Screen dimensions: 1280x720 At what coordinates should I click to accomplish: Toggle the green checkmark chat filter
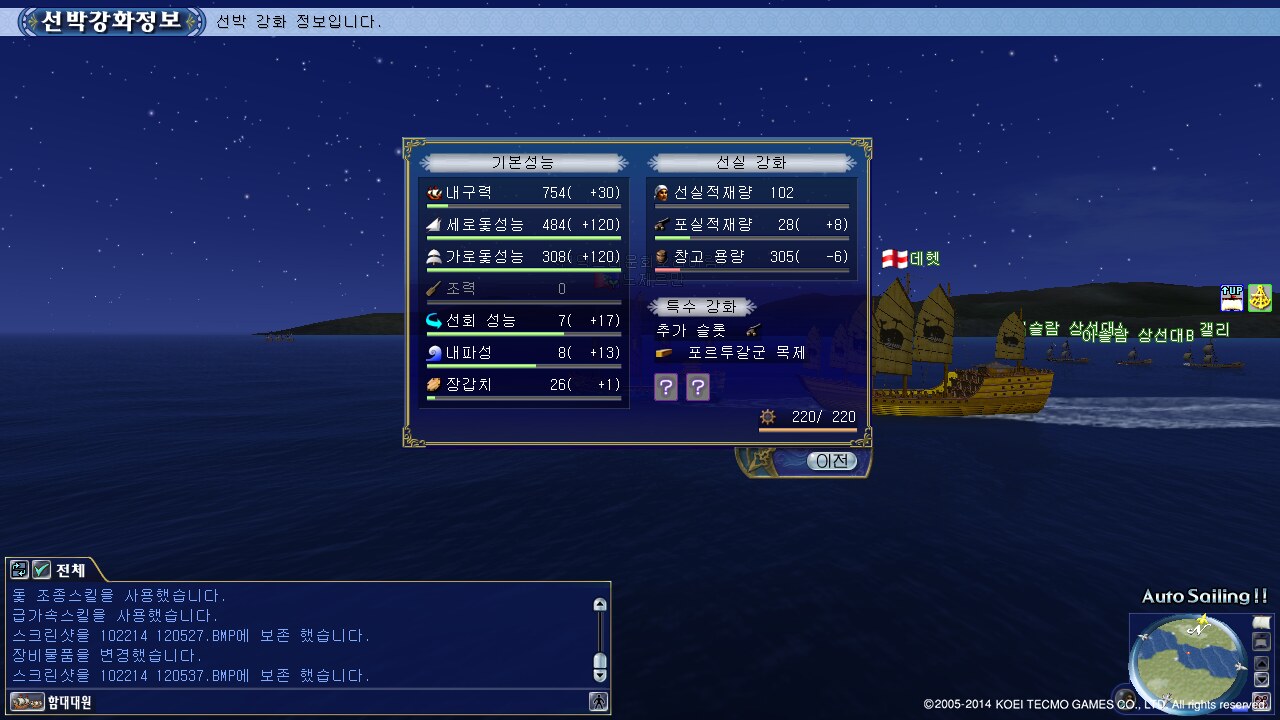coord(41,570)
